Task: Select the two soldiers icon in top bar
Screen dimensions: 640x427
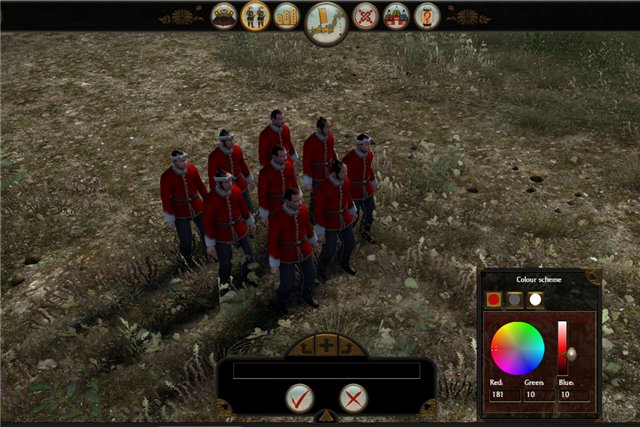Action: 256,16
